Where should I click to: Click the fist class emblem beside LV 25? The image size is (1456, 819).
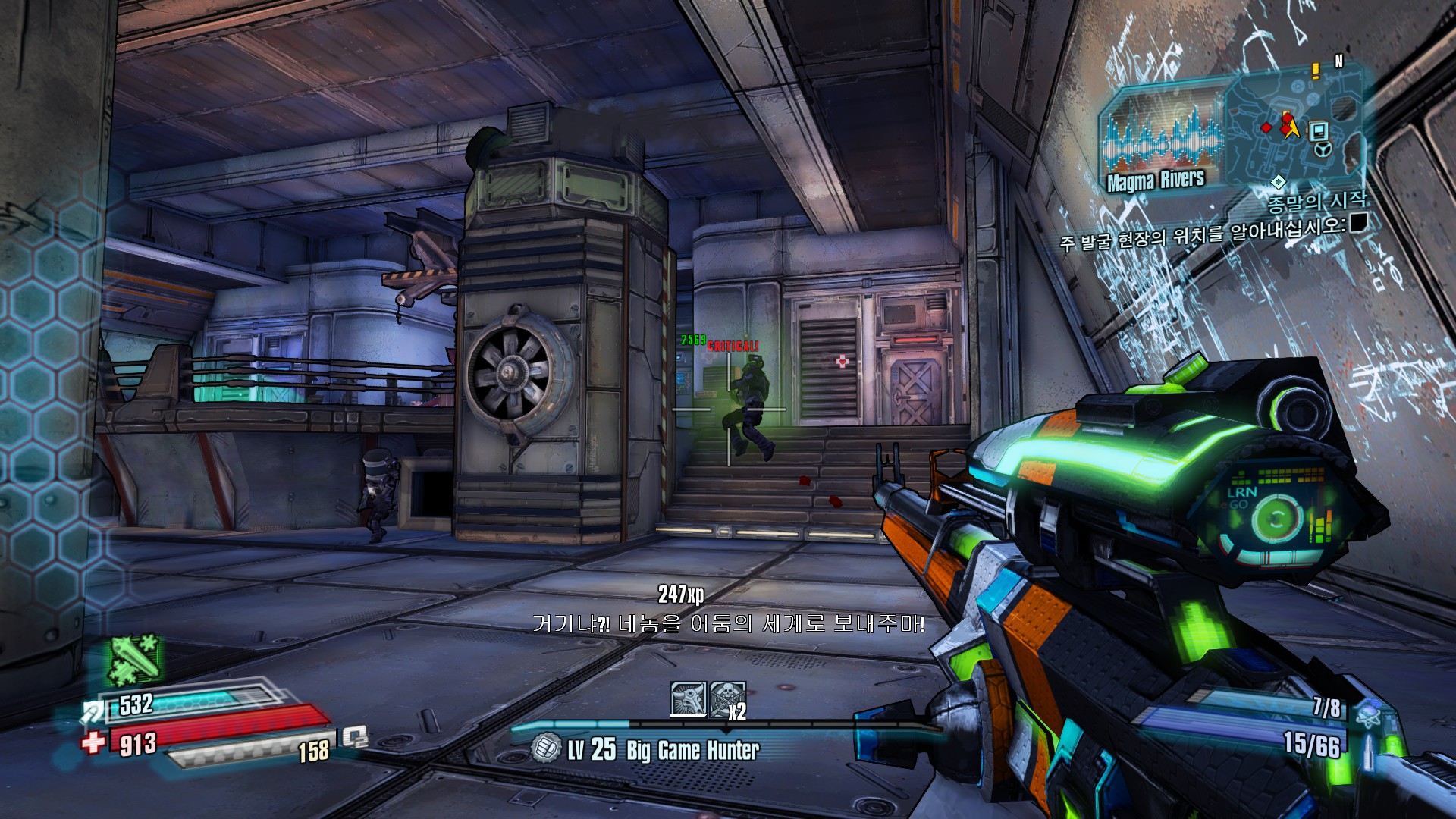pos(544,748)
